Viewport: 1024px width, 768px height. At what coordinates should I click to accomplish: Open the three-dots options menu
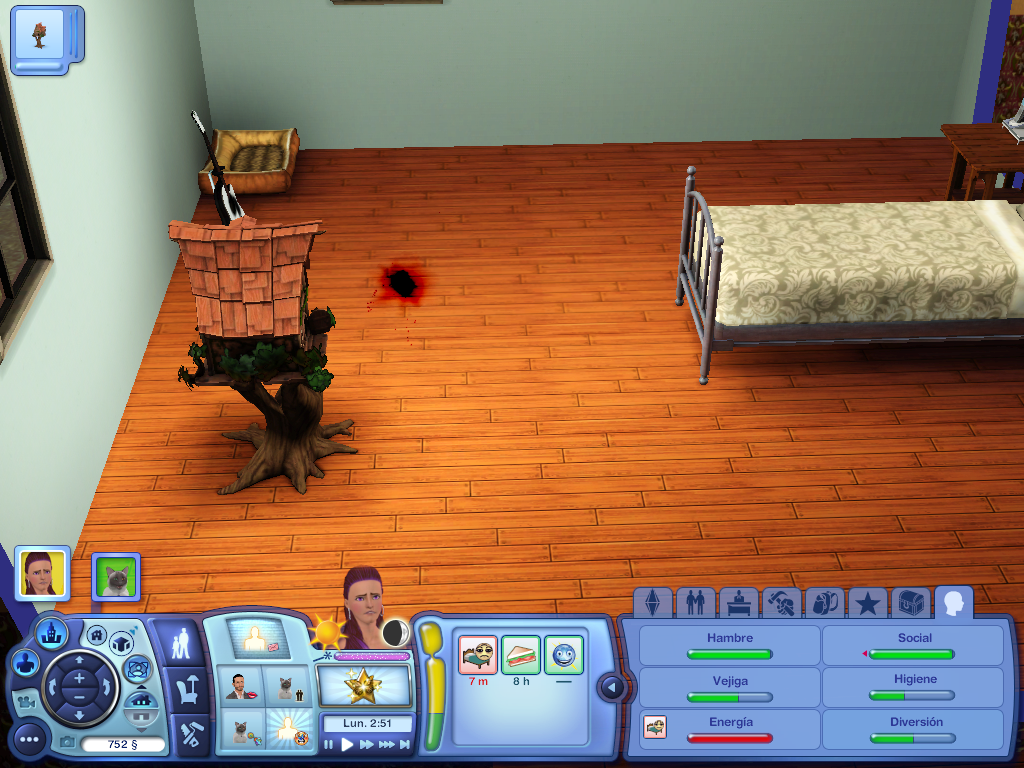coord(29,740)
